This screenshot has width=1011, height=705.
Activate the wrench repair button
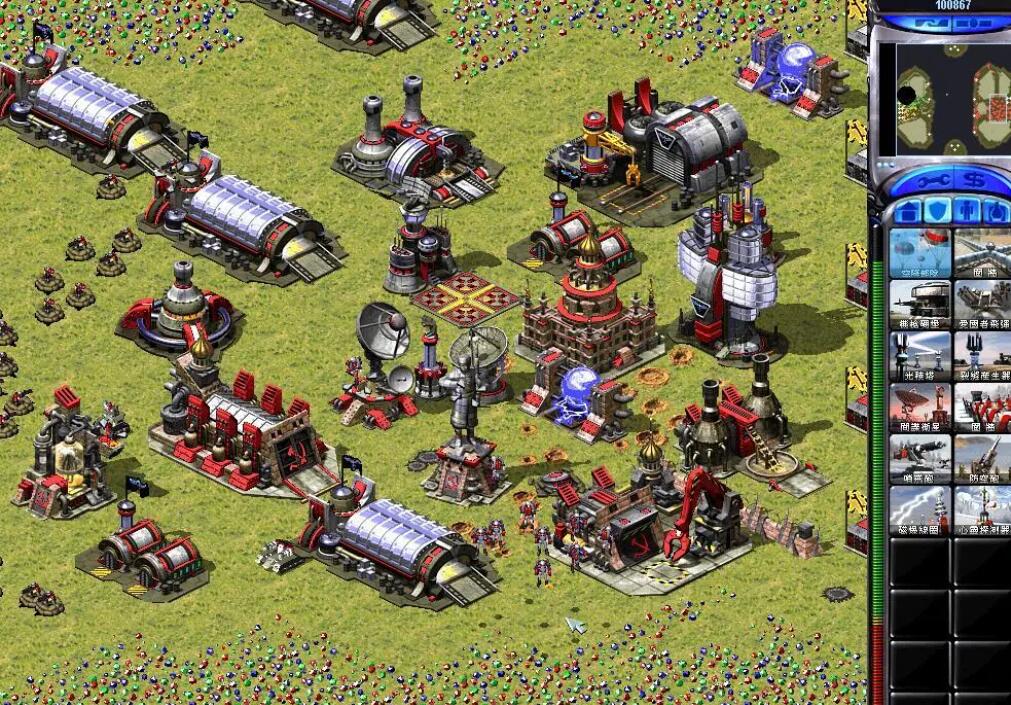(x=924, y=181)
